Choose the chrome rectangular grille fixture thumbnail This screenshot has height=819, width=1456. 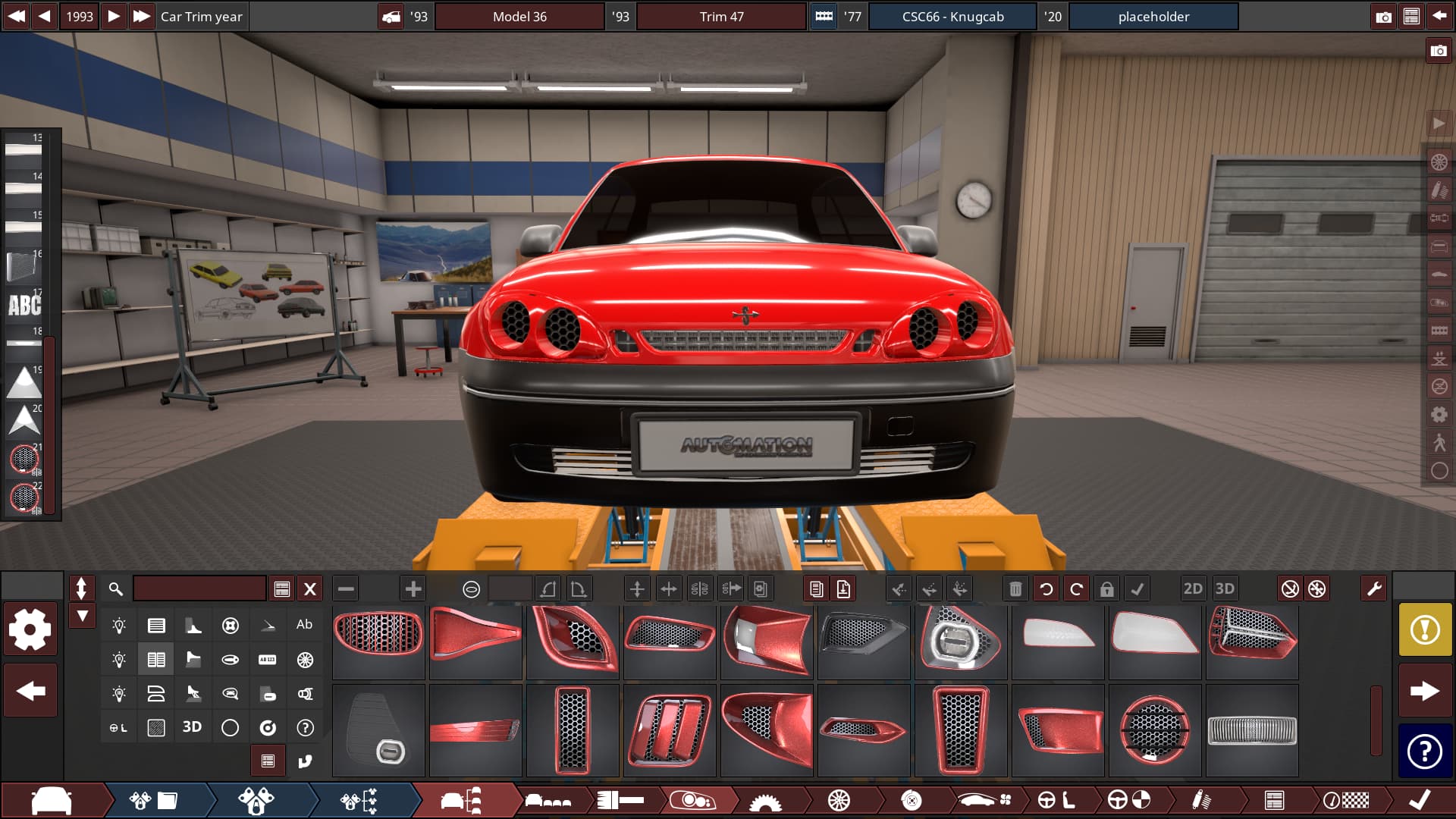(x=1252, y=730)
